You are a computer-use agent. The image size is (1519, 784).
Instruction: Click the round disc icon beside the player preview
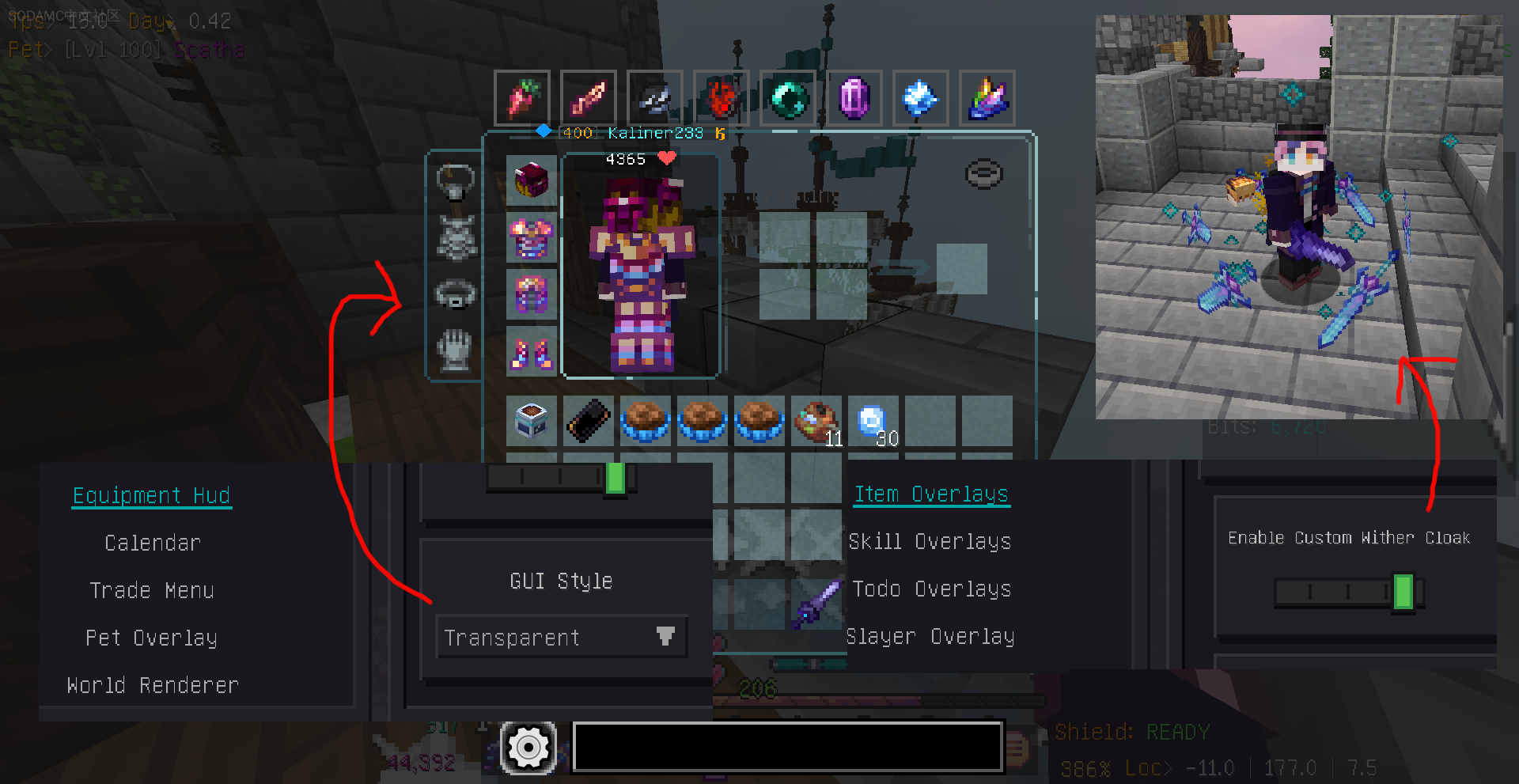(x=982, y=173)
